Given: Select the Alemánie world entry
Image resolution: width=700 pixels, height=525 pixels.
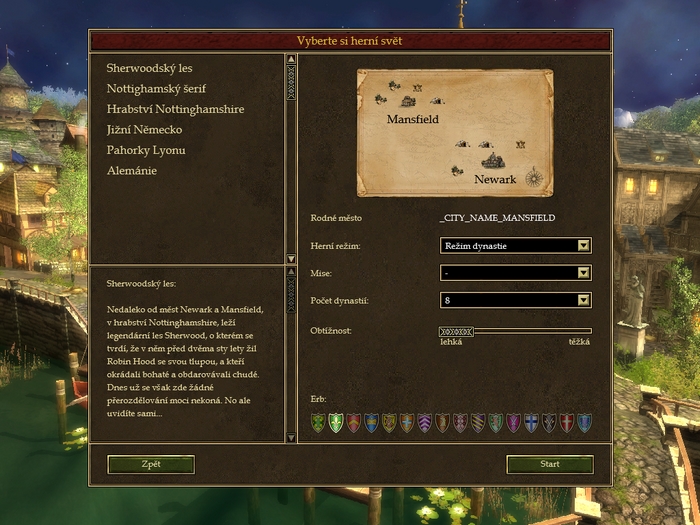Looking at the screenshot, I should [x=131, y=171].
